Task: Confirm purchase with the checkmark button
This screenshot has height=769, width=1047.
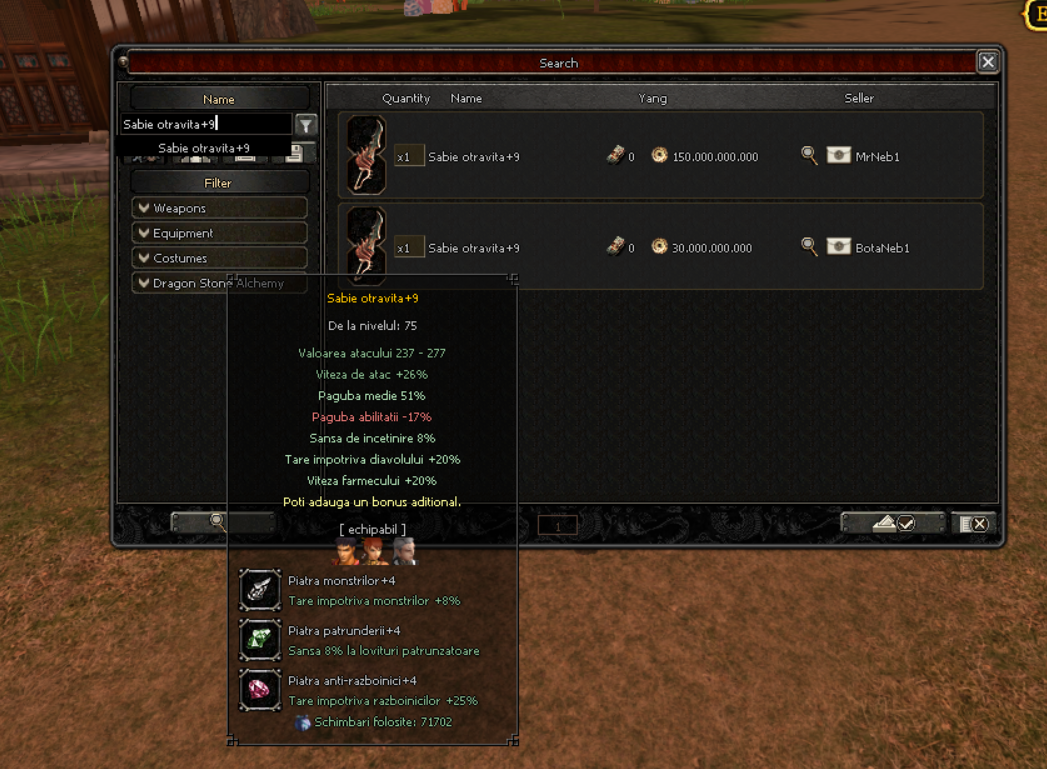Action: tap(893, 523)
